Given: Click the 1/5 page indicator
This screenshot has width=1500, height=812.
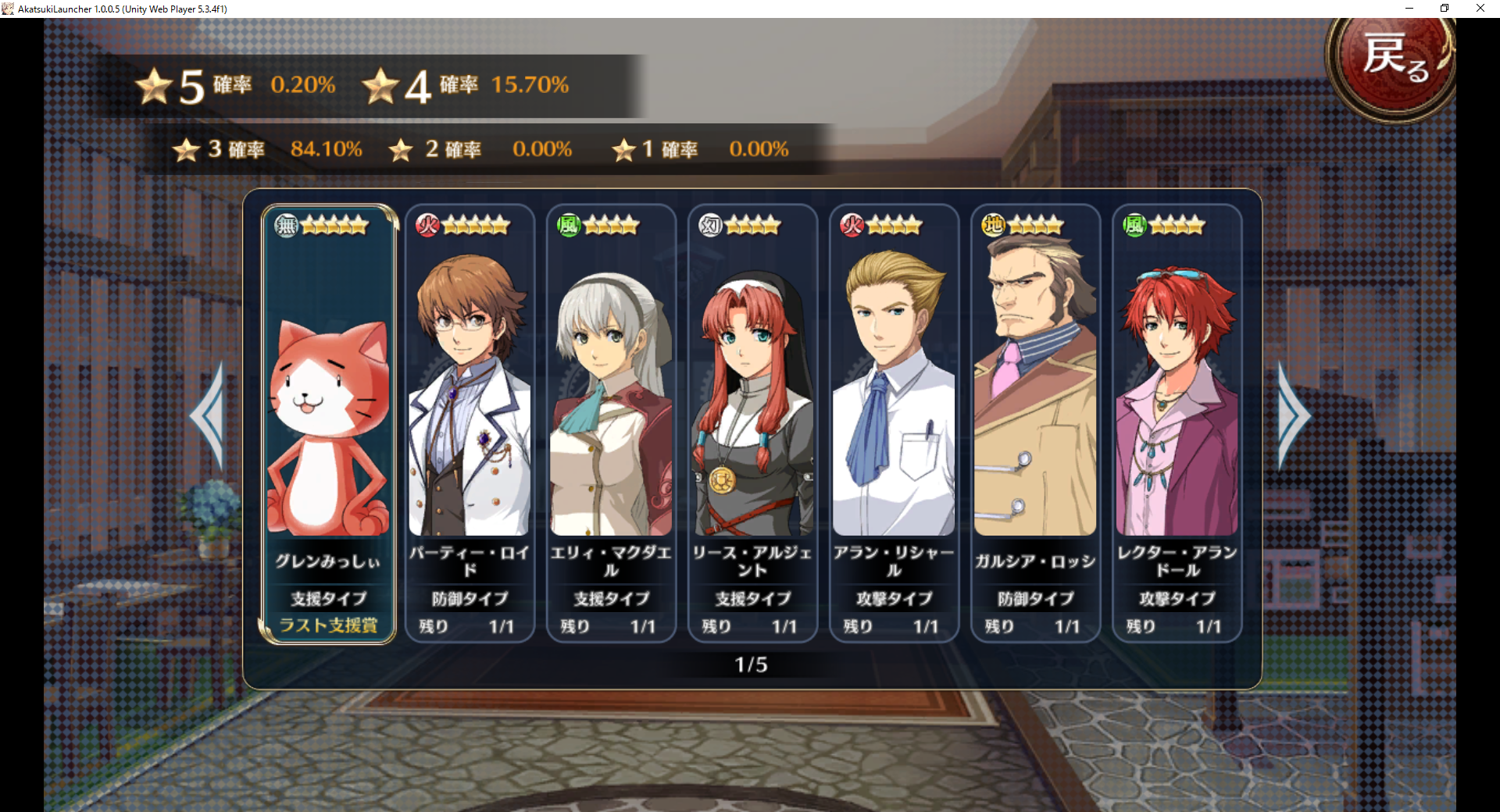Looking at the screenshot, I should [752, 664].
